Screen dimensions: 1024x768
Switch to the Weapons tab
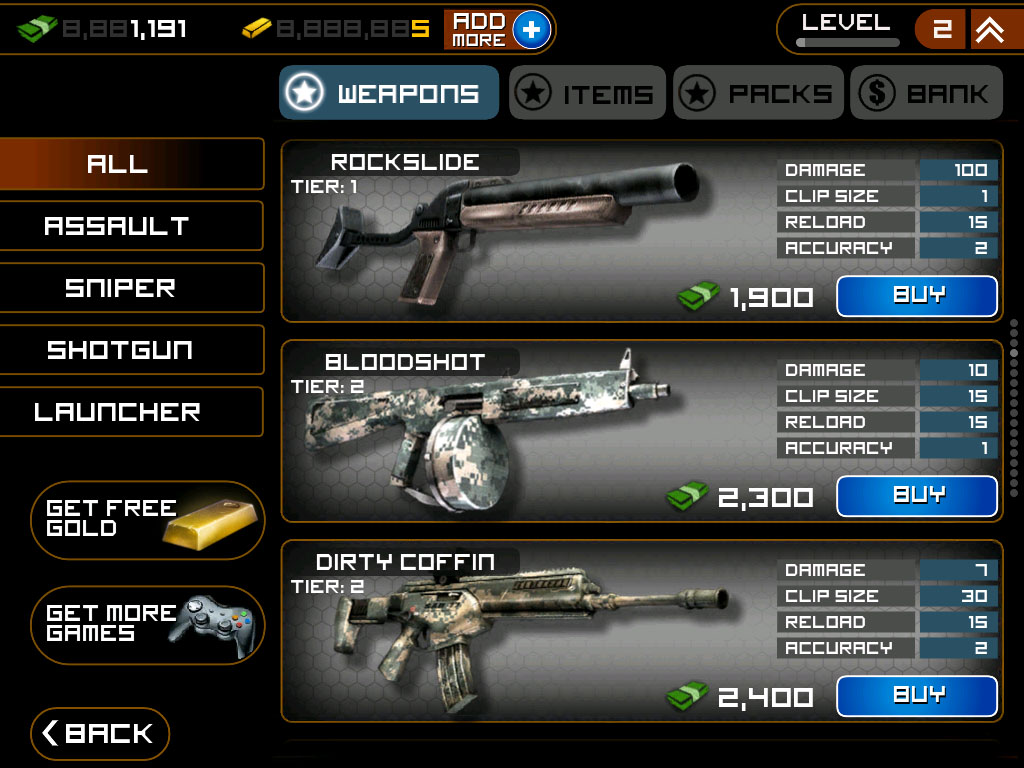(388, 93)
